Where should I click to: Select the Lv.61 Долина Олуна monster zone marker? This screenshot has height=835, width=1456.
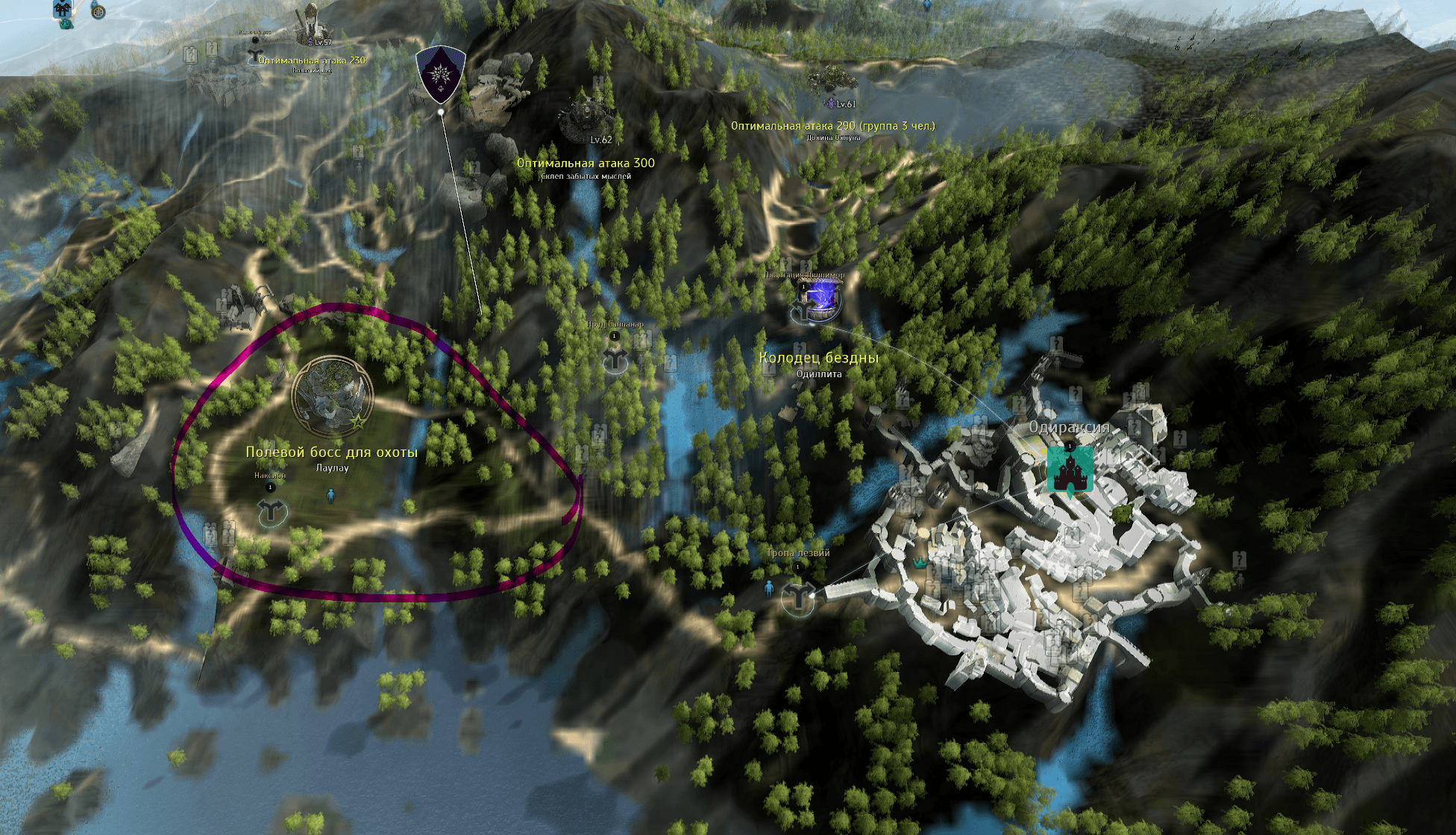(833, 81)
